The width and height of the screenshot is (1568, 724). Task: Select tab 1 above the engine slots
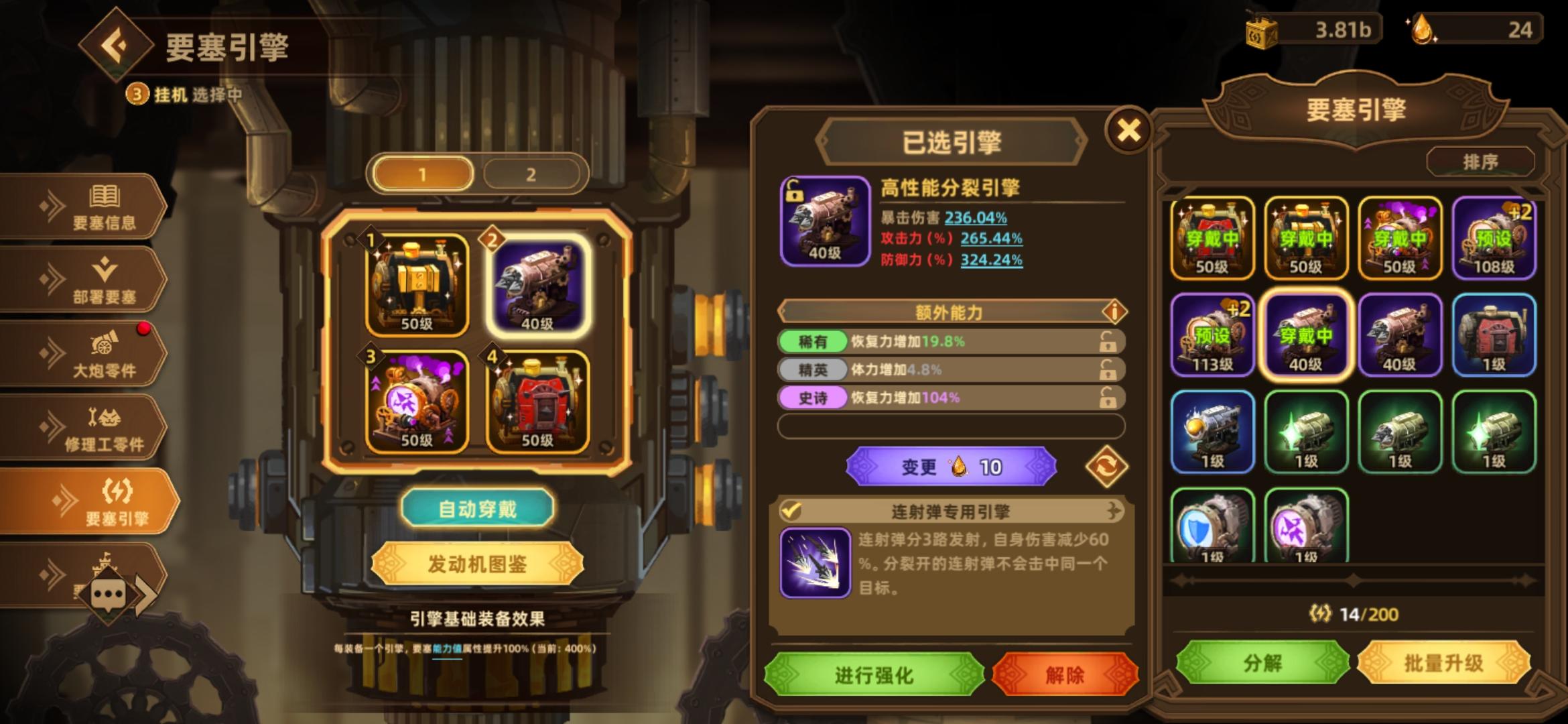pos(425,172)
